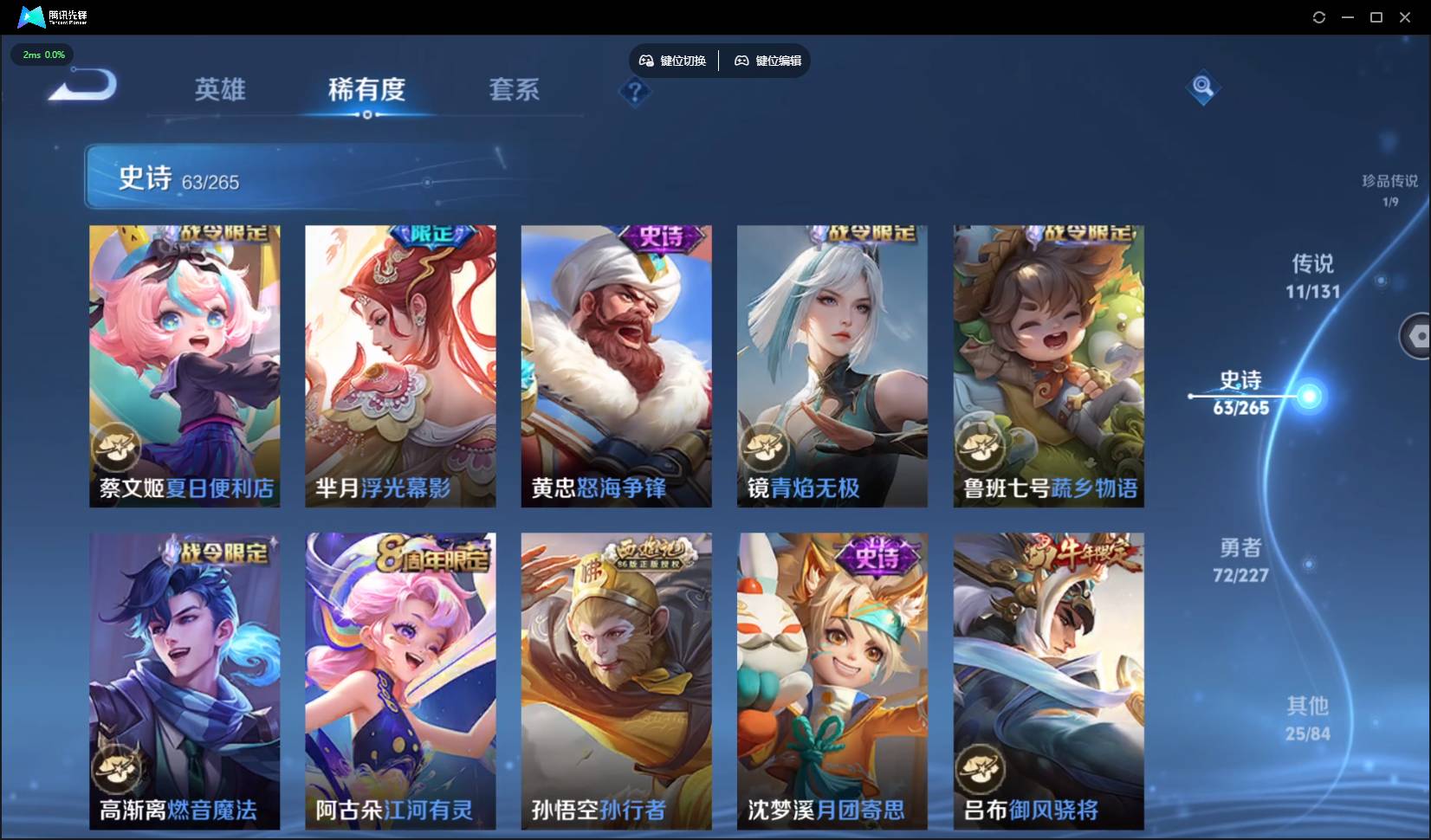Click the gamepad icon beside 键位切换
The width and height of the screenshot is (1431, 840).
point(646,60)
